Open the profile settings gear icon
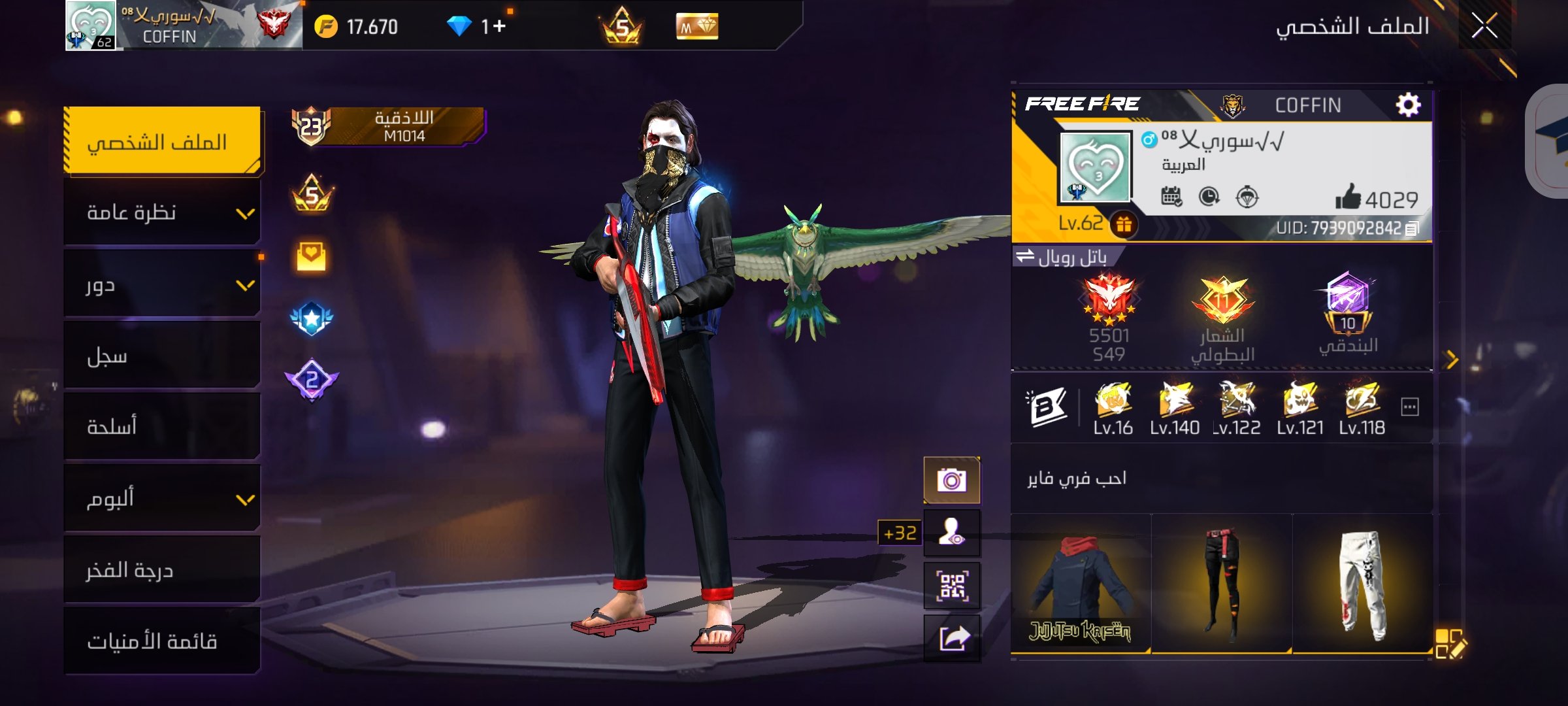The height and width of the screenshot is (706, 1568). click(1408, 105)
